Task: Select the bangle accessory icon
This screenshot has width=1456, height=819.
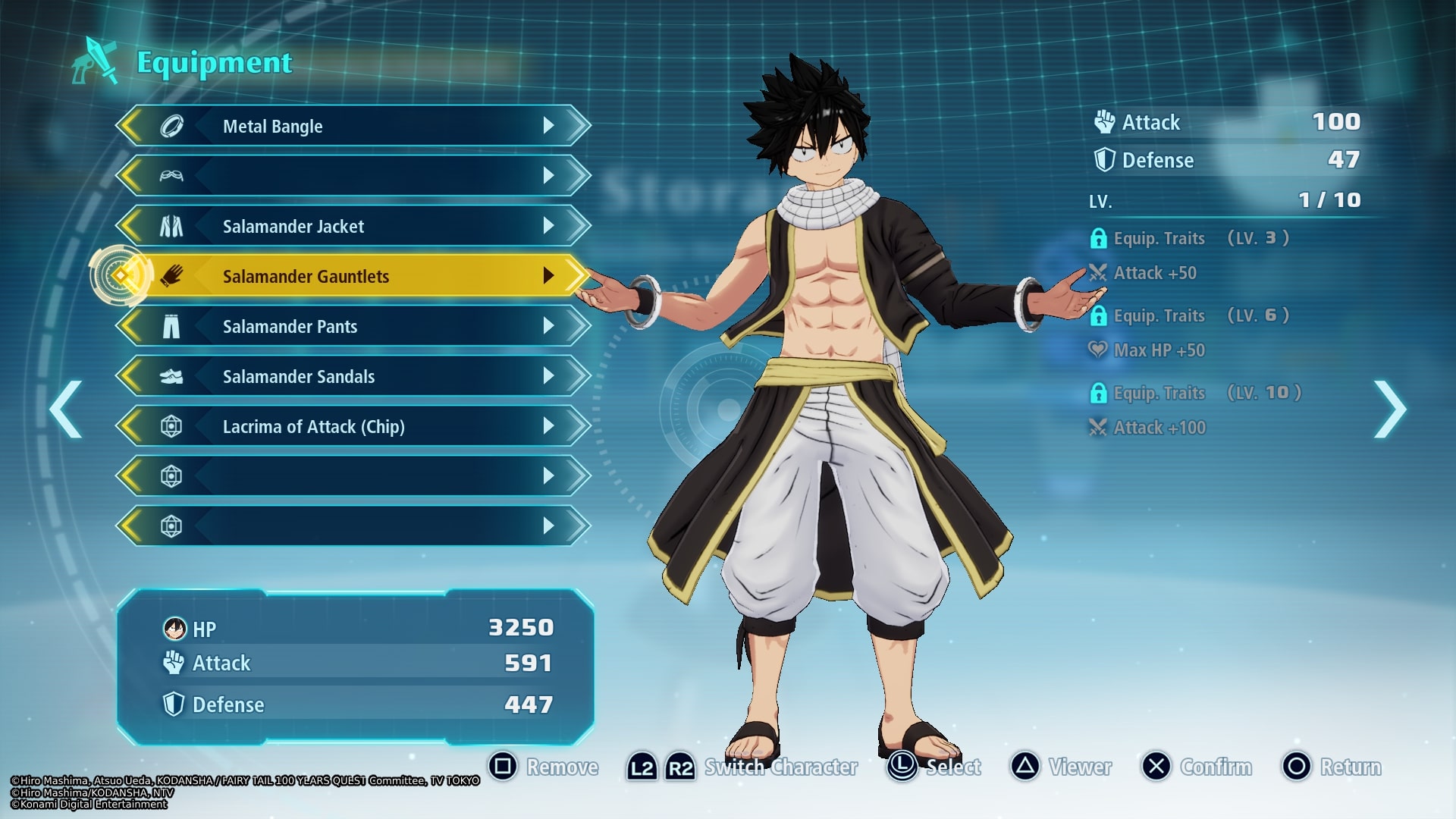Action: (172, 126)
